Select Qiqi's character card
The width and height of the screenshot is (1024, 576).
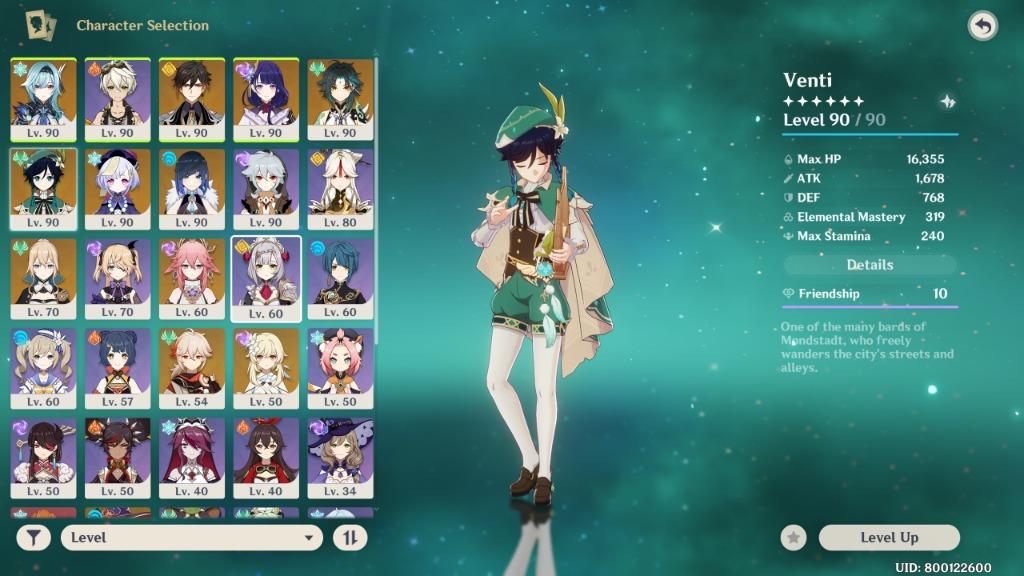[x=118, y=188]
